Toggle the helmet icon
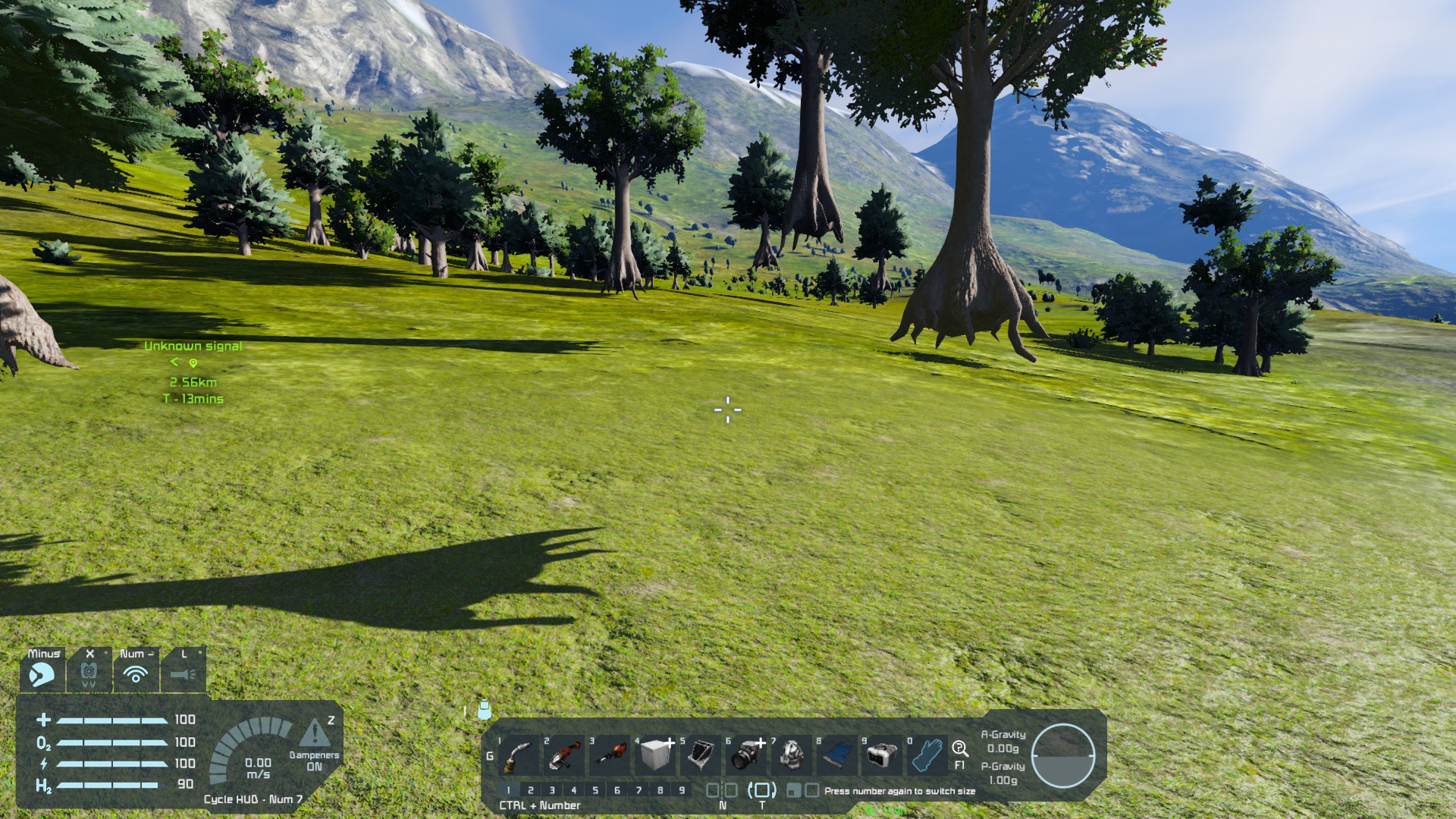 [x=42, y=673]
